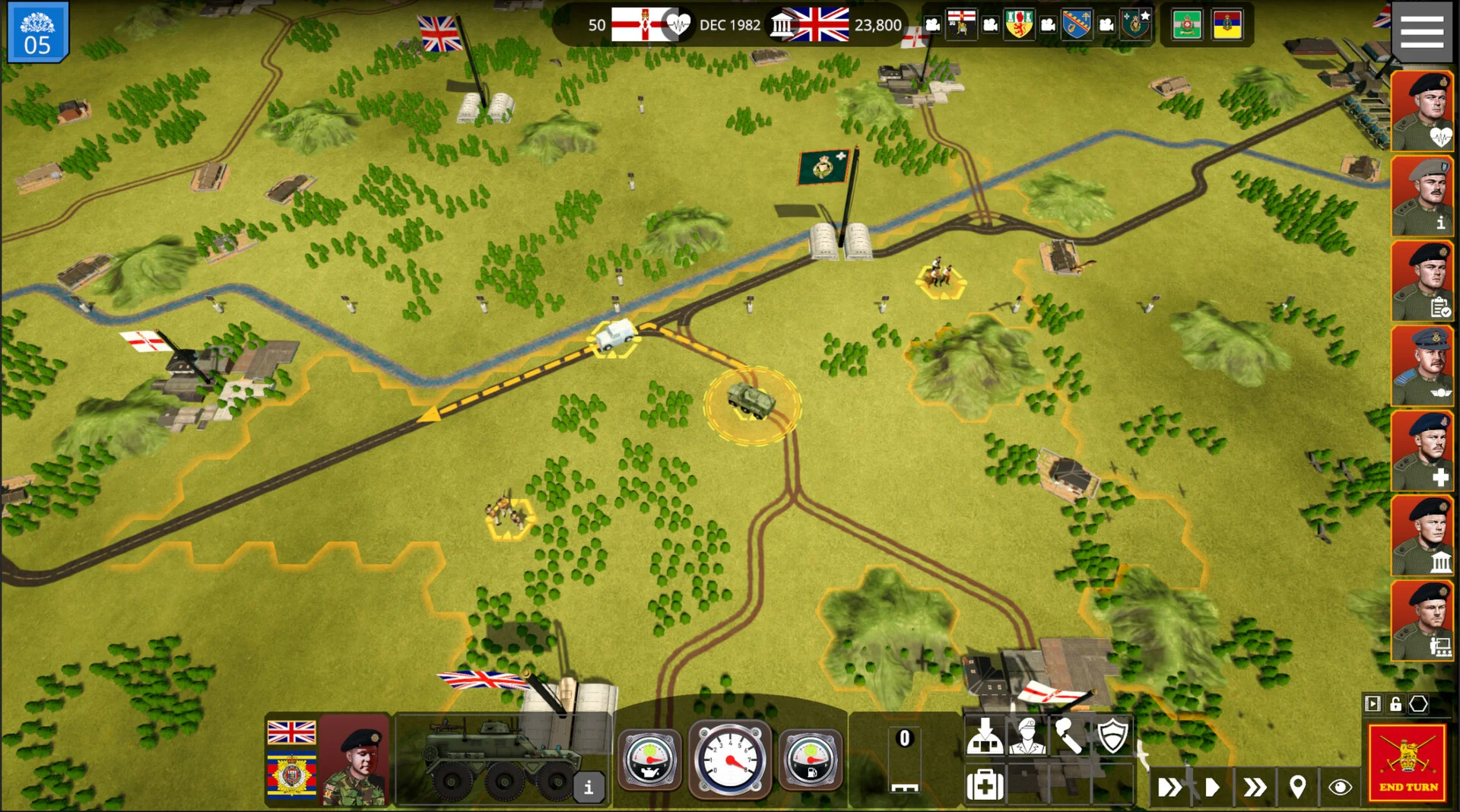This screenshot has width=1460, height=812.
Task: Activate the deploy-to-base arrow action
Action: pos(984,737)
